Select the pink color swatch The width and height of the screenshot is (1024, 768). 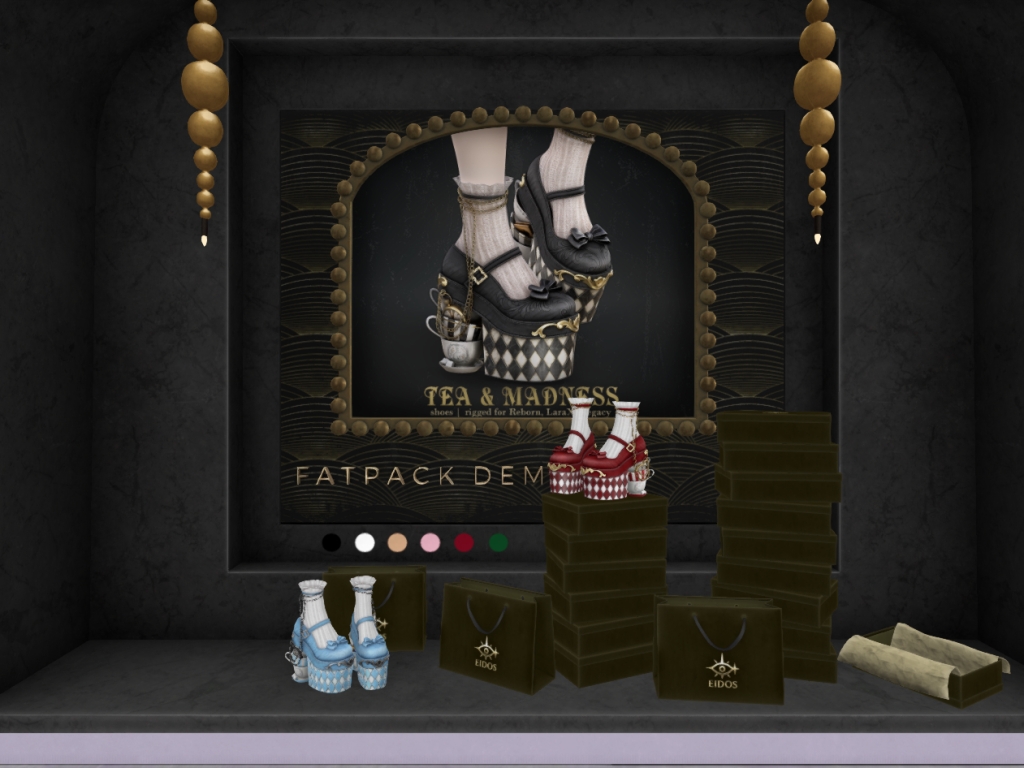coord(431,542)
